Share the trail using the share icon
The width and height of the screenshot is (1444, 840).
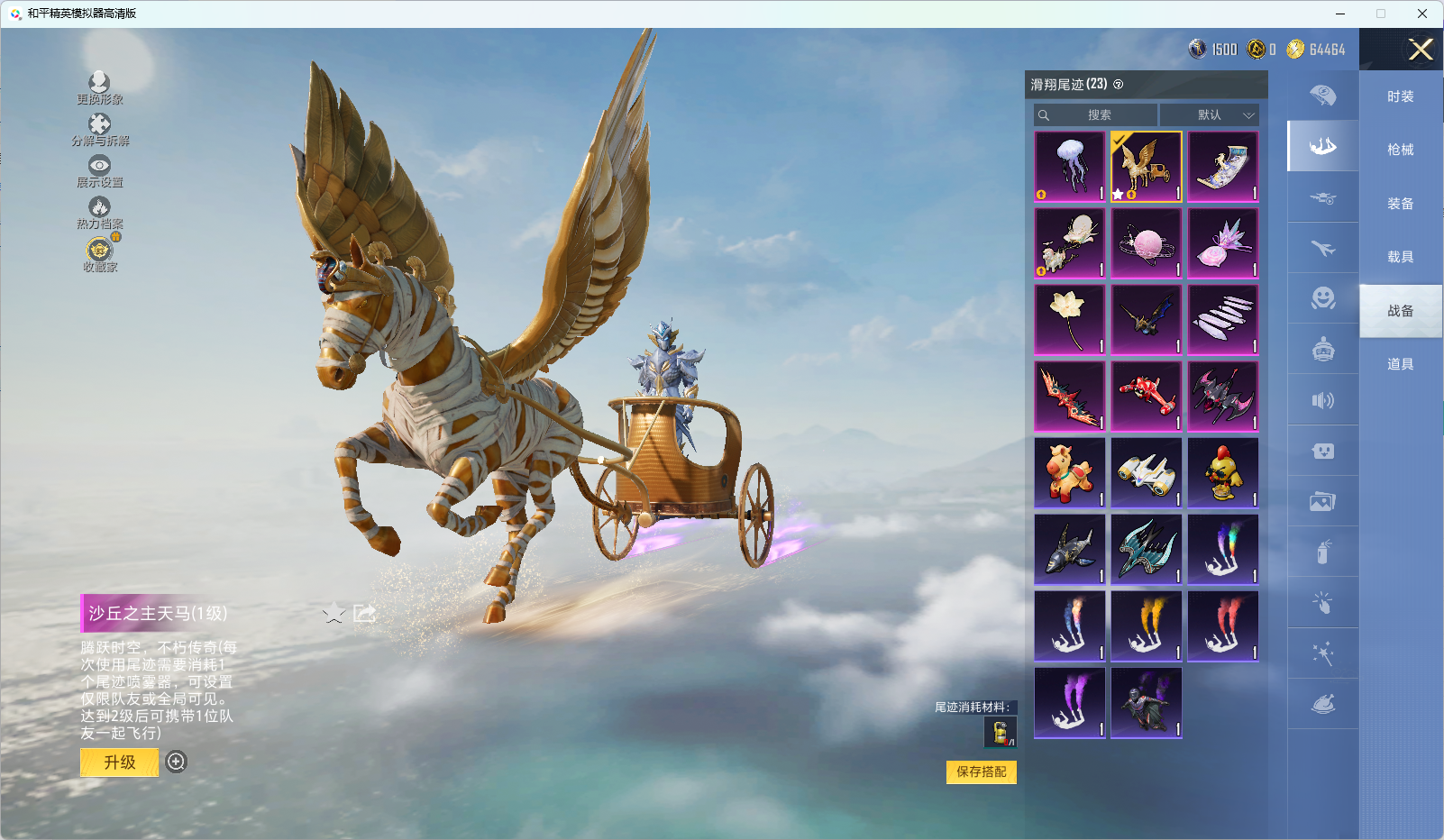click(x=364, y=614)
